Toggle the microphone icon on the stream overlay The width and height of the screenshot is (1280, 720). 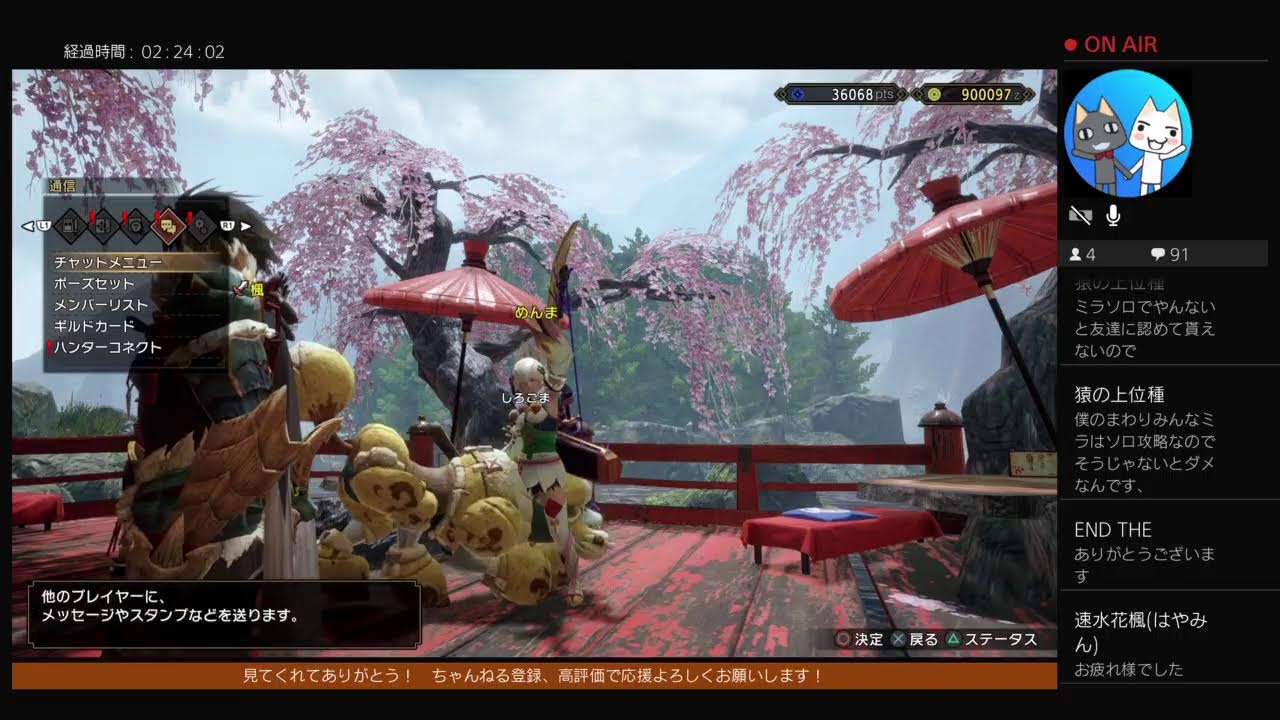pos(1112,215)
